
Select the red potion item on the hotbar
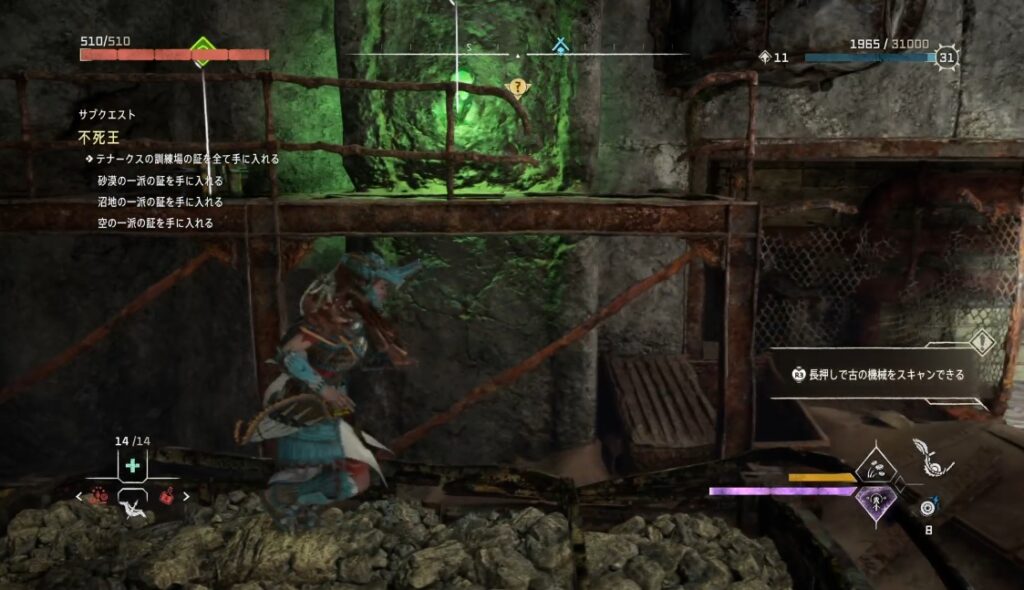[166, 495]
